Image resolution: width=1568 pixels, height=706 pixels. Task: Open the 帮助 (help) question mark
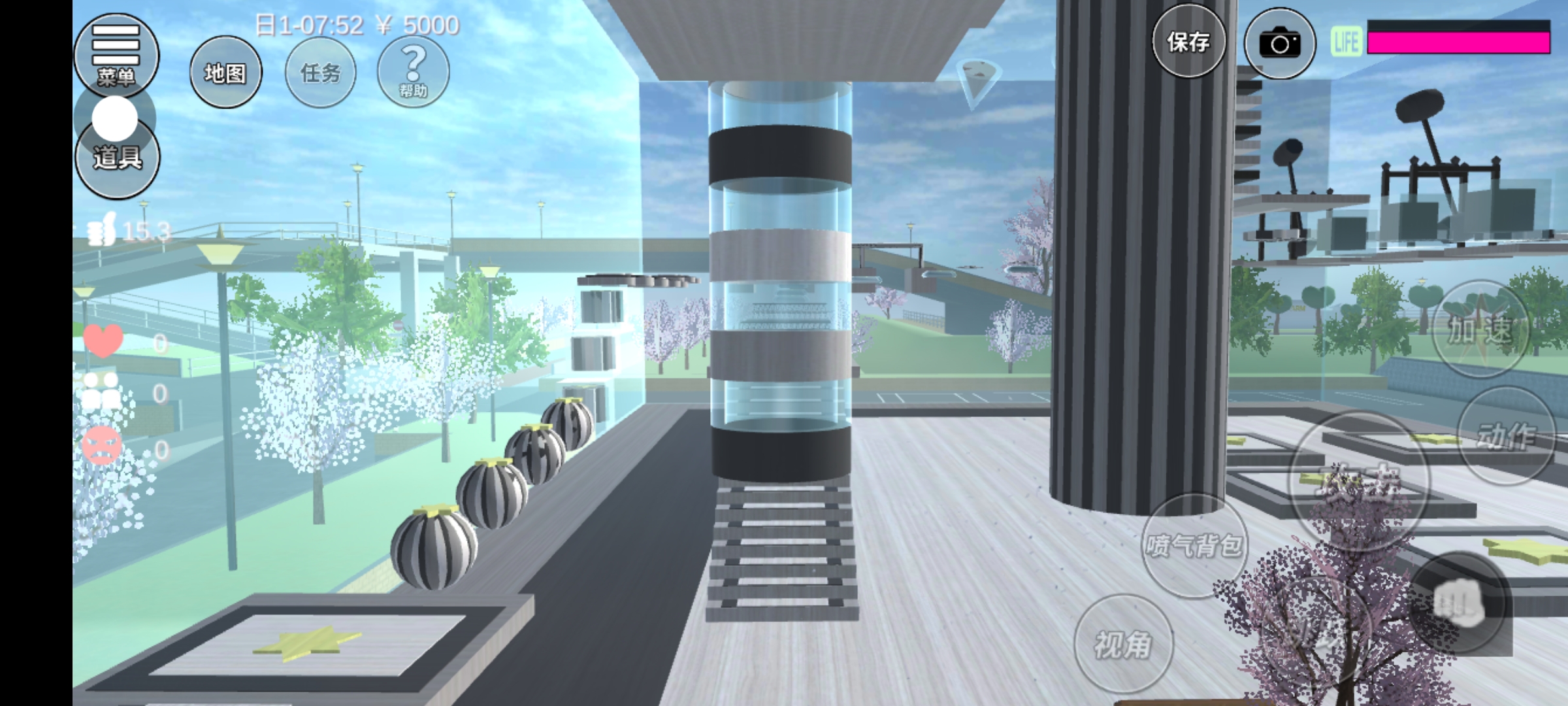pos(413,71)
